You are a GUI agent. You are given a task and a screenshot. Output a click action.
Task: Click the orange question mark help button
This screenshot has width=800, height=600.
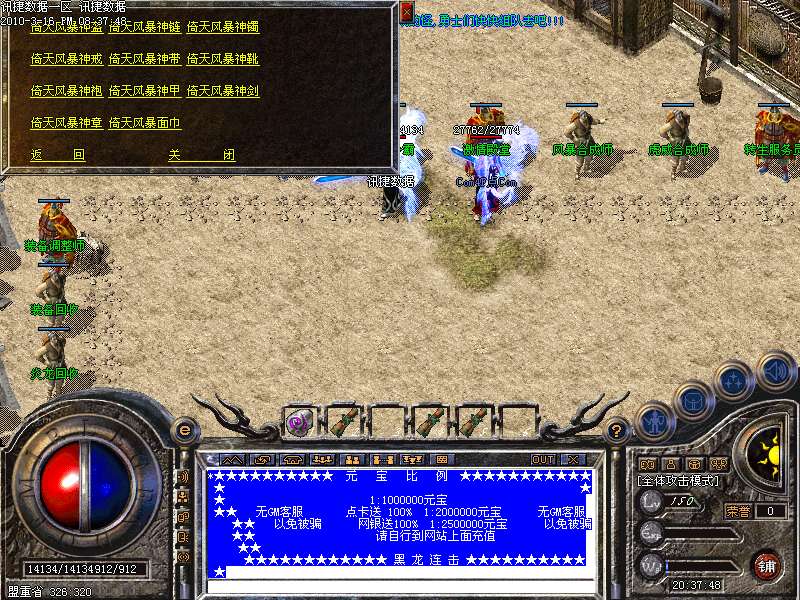pos(617,431)
